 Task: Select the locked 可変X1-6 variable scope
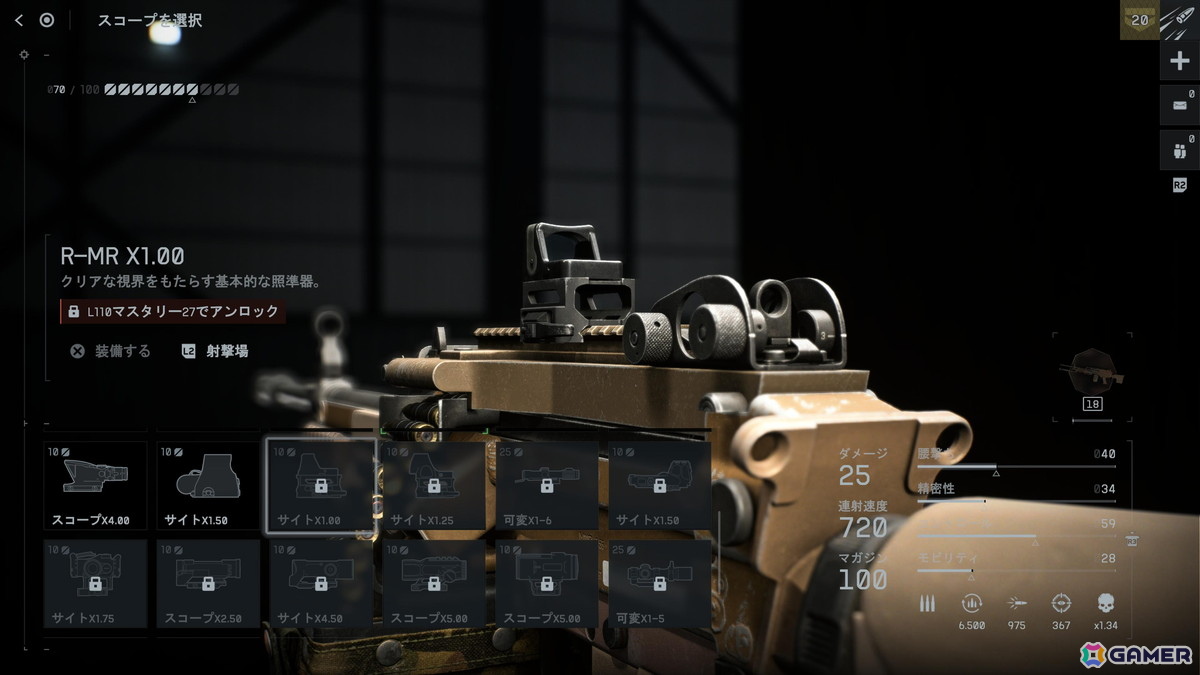(x=546, y=486)
